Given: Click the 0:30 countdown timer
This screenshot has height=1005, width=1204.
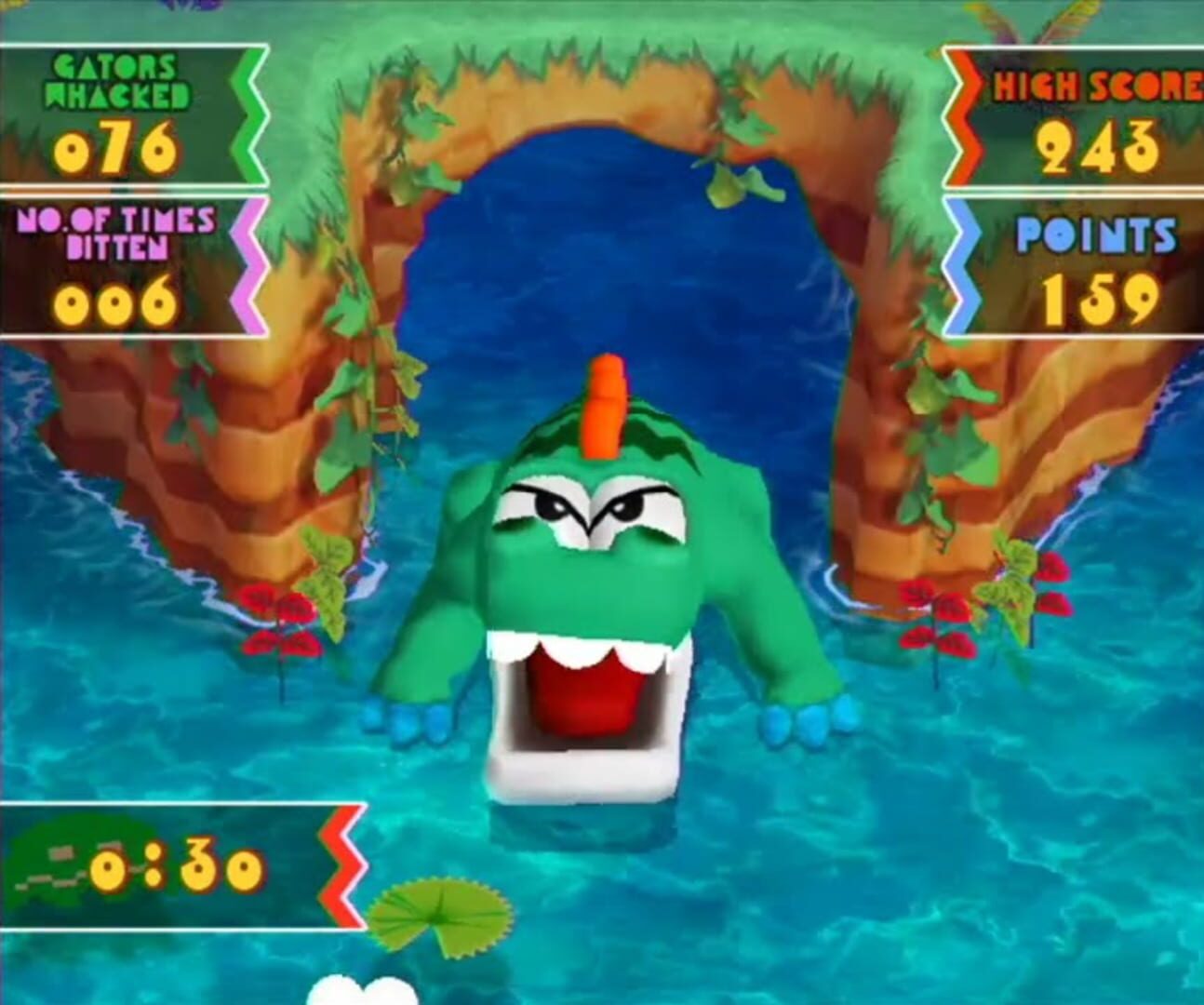Looking at the screenshot, I should (x=177, y=865).
